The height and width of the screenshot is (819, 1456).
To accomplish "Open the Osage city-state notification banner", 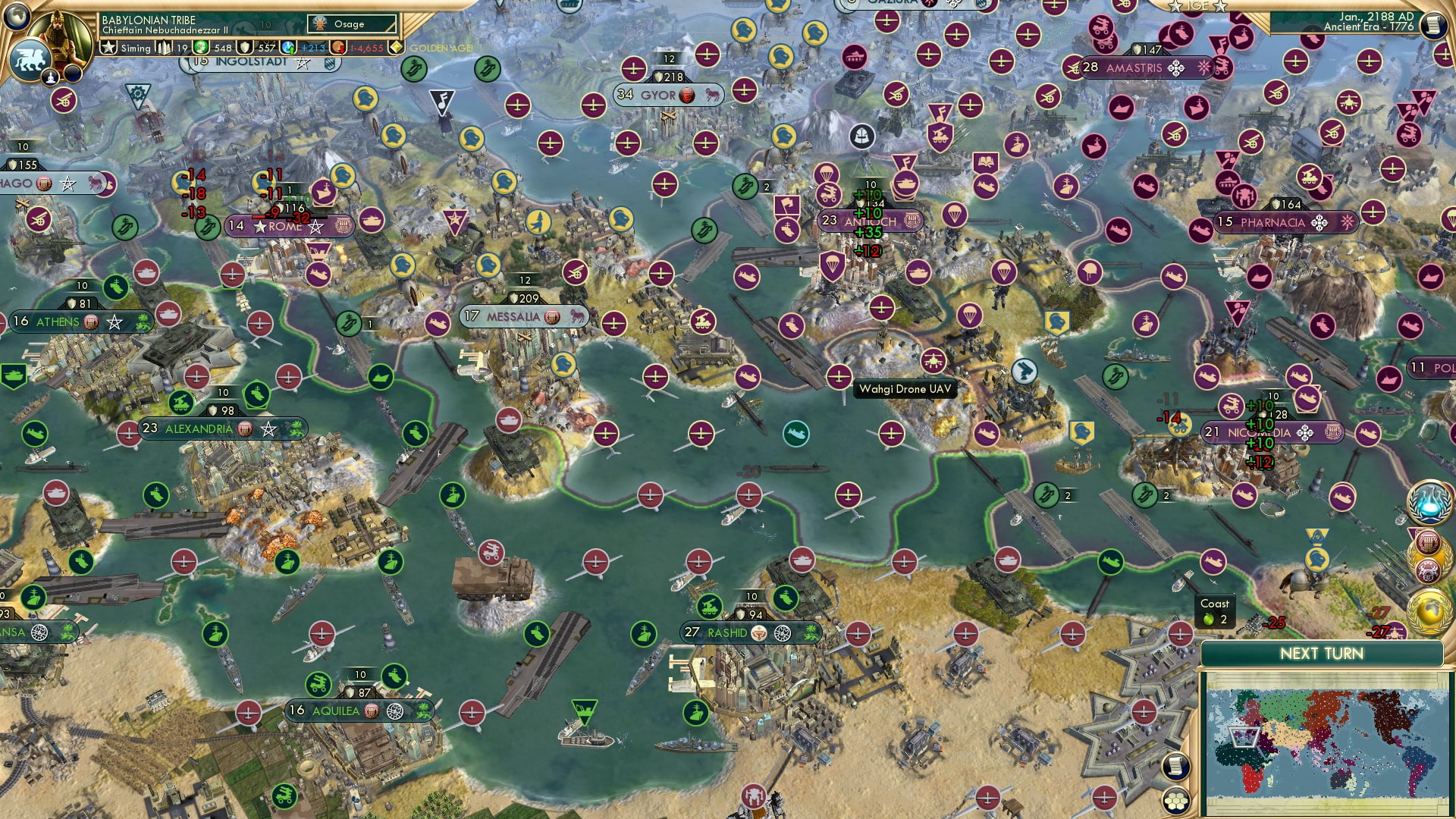I will coord(350,24).
